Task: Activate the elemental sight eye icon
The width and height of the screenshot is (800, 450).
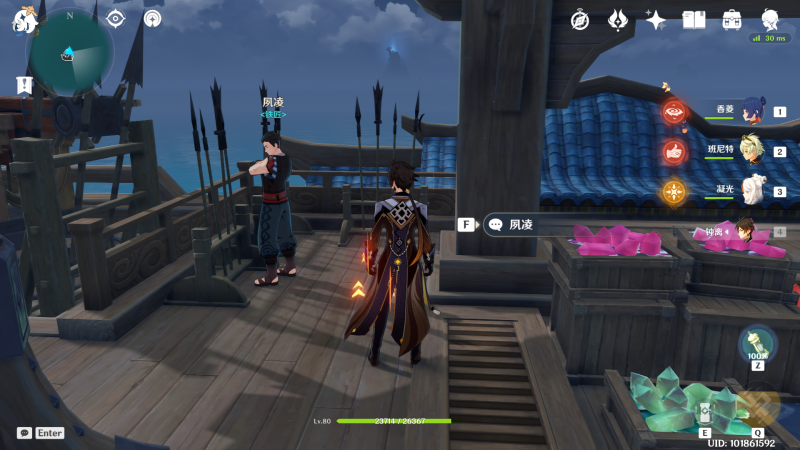Action: pyautogui.click(x=116, y=19)
